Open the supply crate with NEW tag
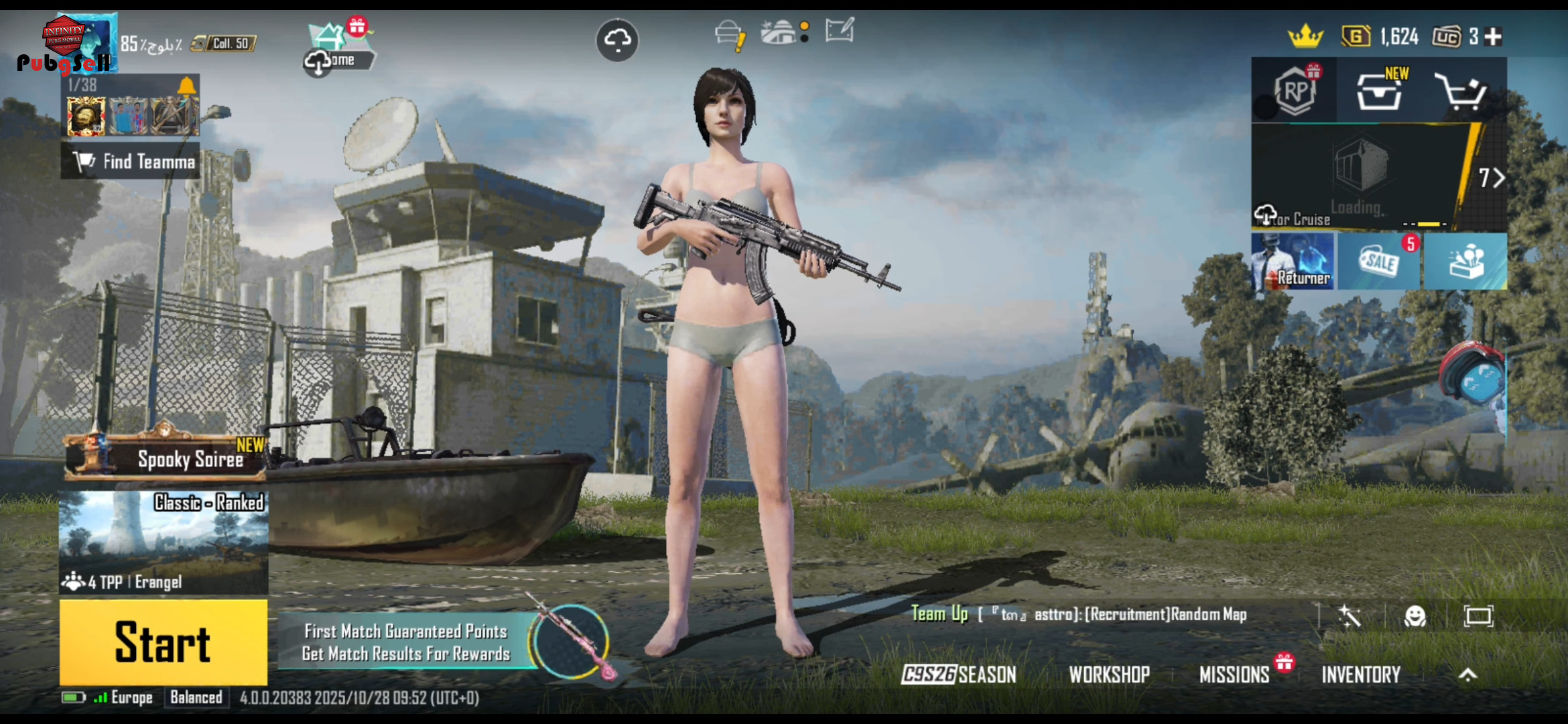This screenshot has height=724, width=1568. (1379, 92)
